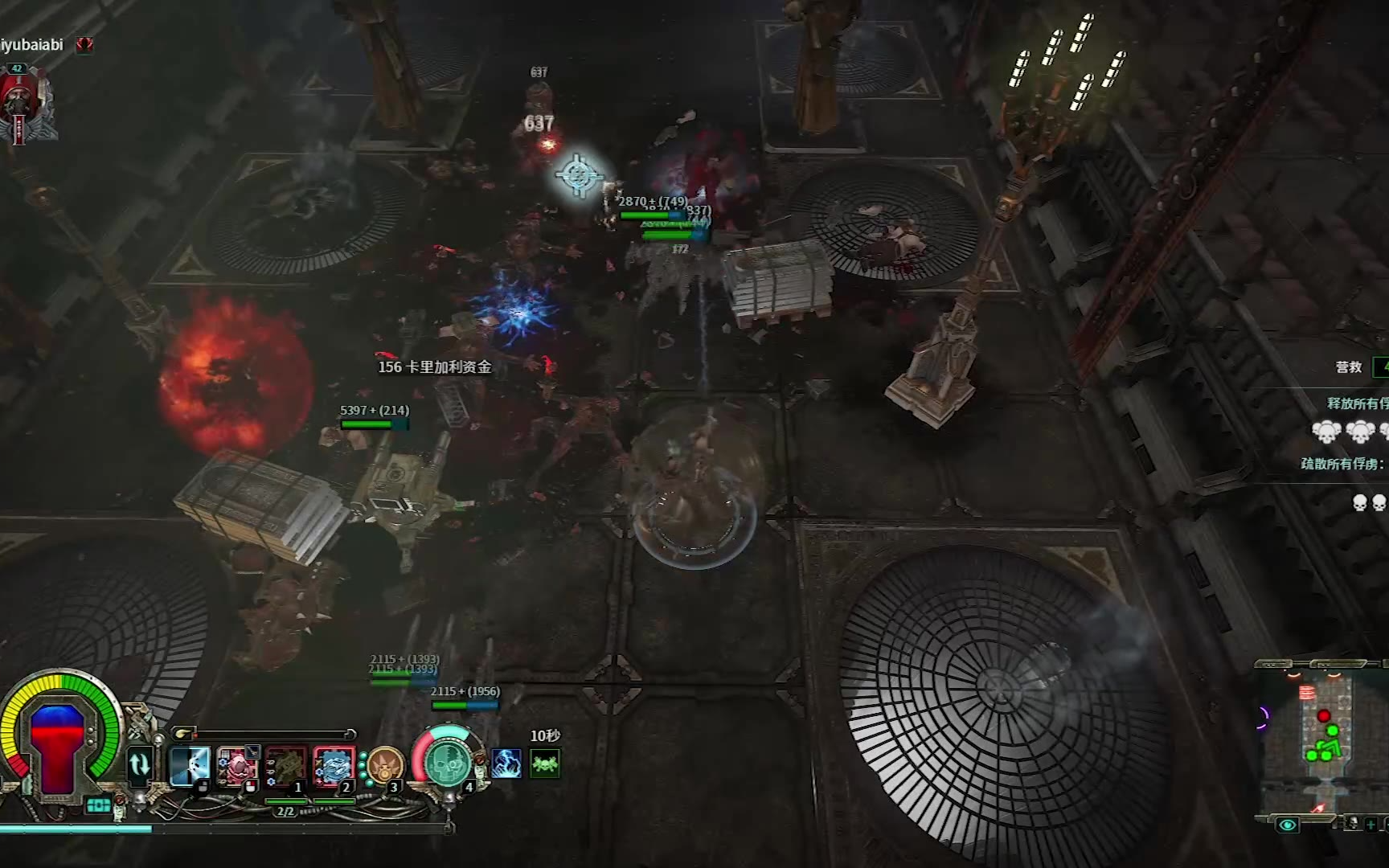Click the cyan inventory chip below health gauge
The width and height of the screenshot is (1389, 868).
(x=99, y=805)
